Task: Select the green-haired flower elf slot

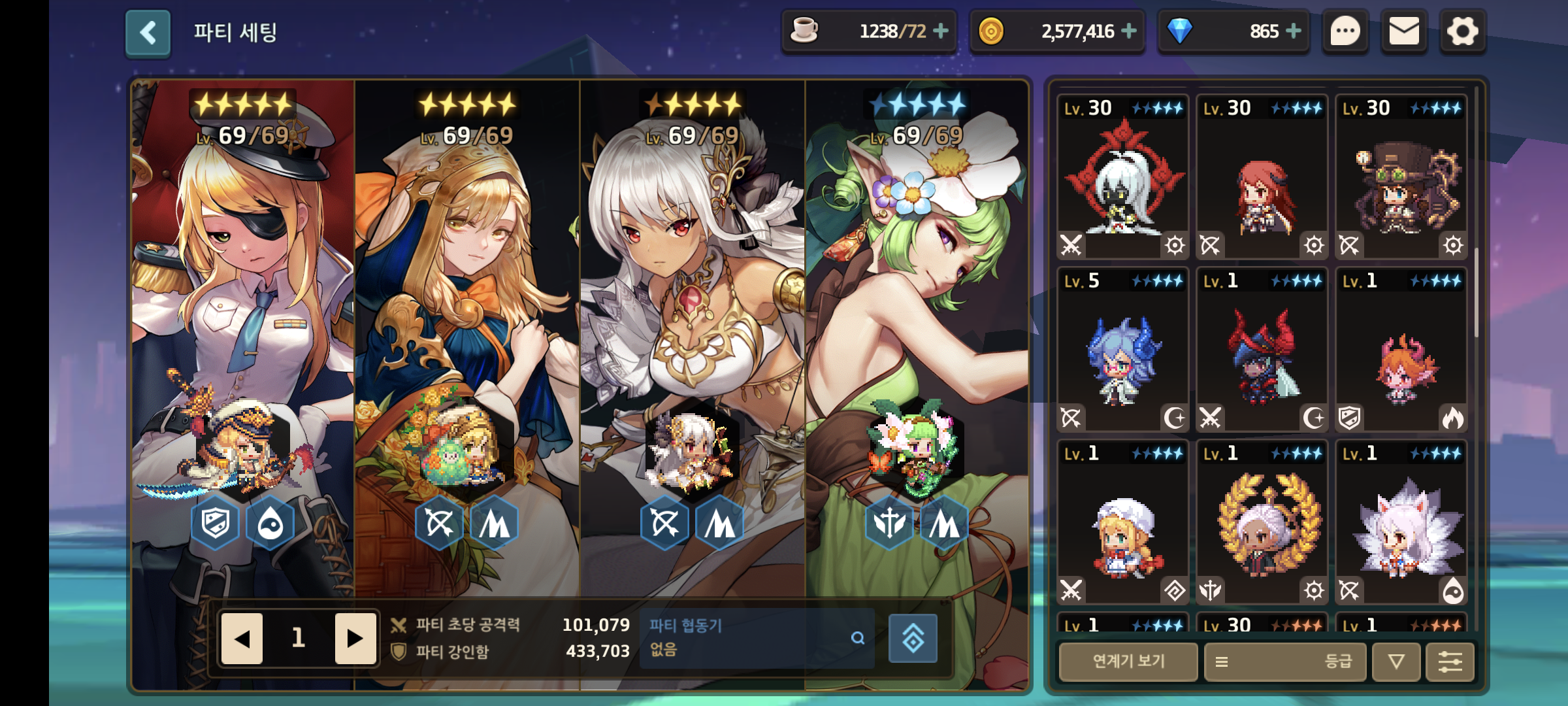Action: tap(916, 327)
